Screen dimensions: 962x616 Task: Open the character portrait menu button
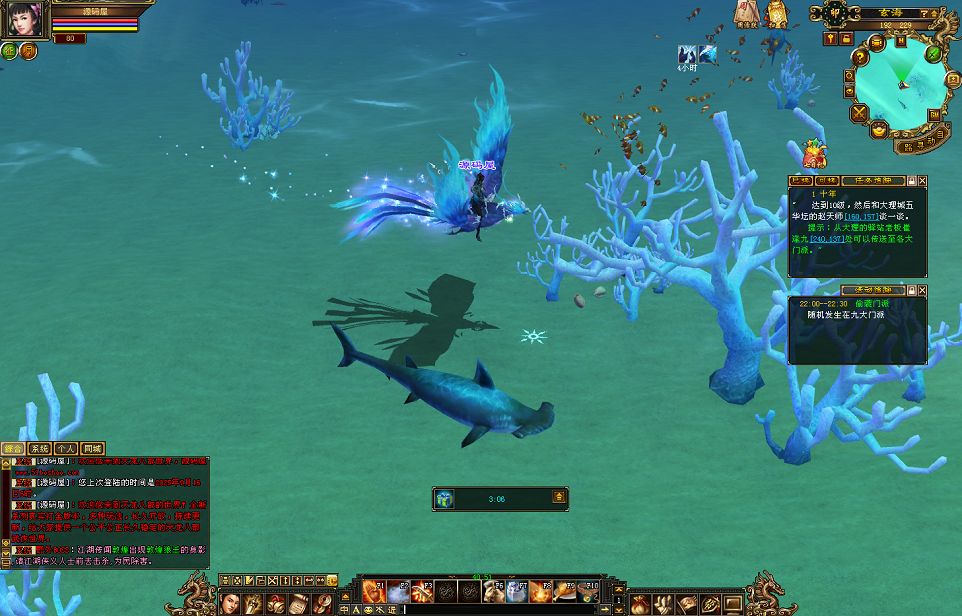[230, 603]
